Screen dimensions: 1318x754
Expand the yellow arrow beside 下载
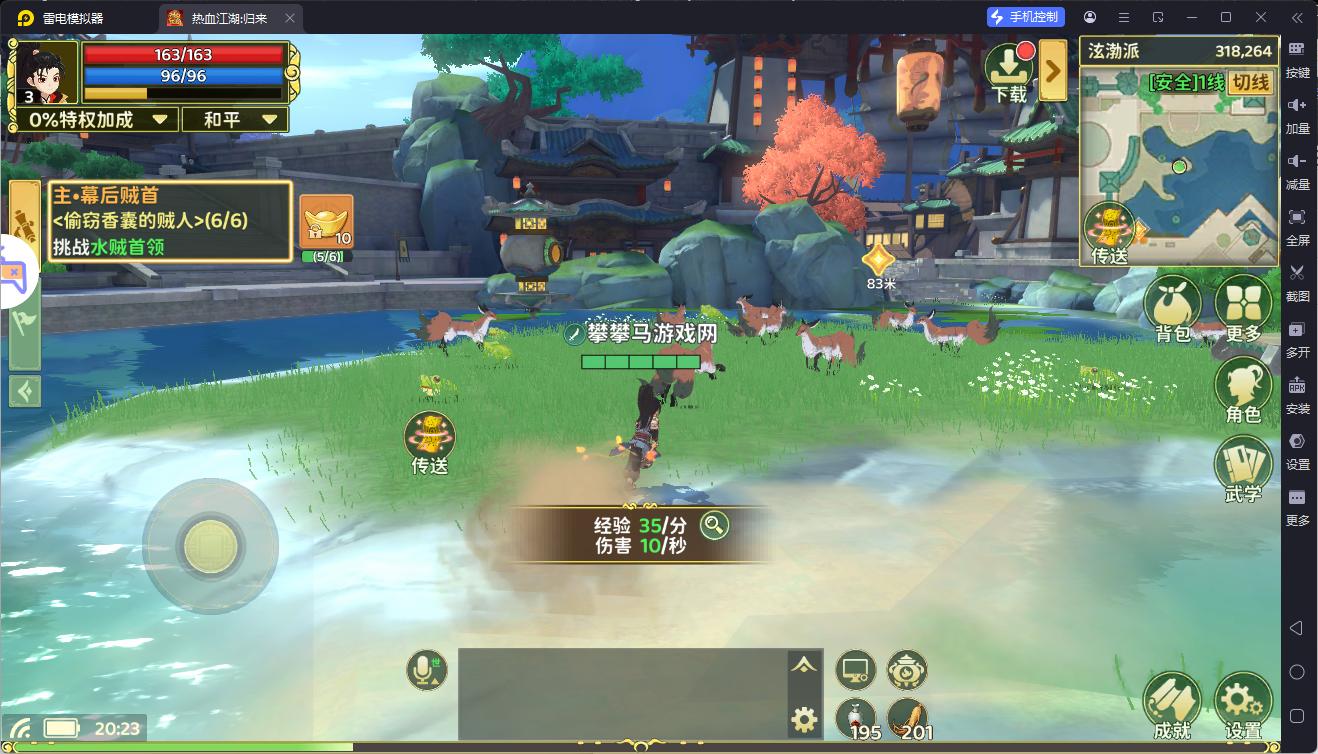click(1052, 70)
